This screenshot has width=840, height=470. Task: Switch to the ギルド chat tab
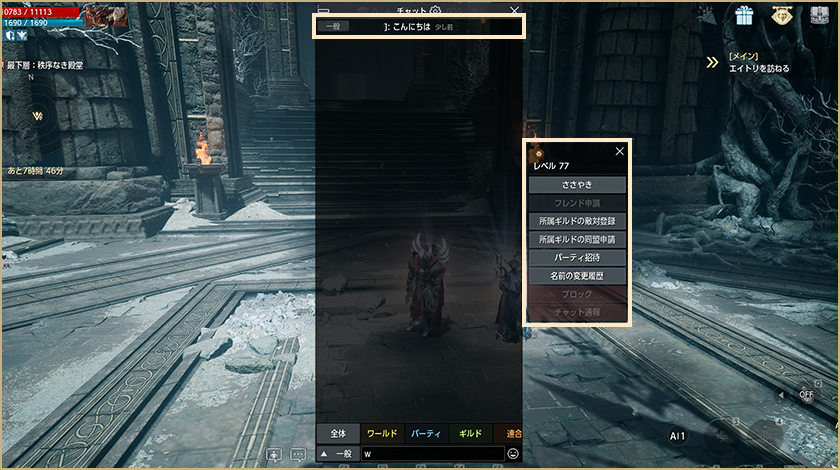pyautogui.click(x=470, y=434)
